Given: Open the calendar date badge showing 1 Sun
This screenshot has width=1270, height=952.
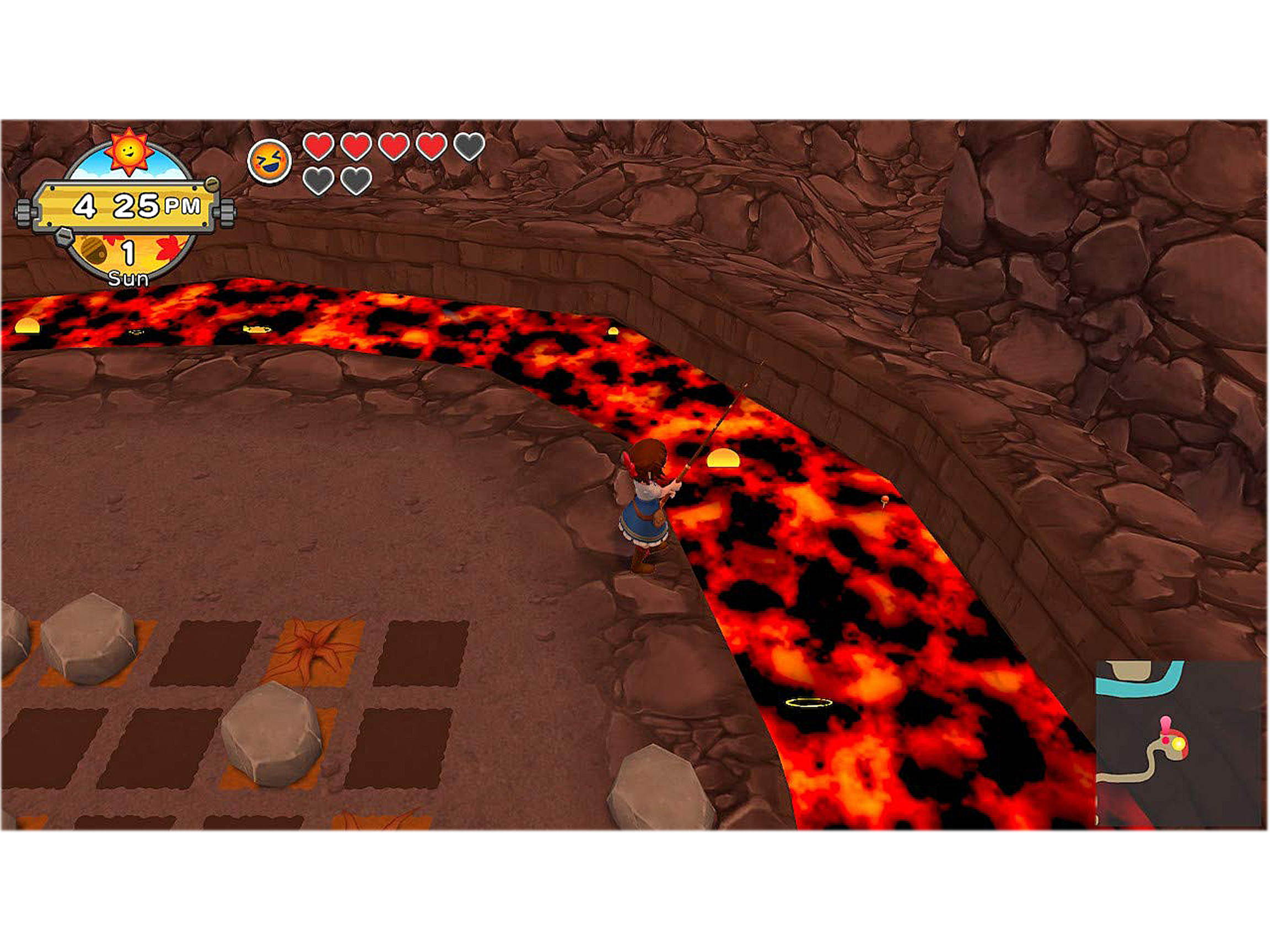Looking at the screenshot, I should coord(127,259).
